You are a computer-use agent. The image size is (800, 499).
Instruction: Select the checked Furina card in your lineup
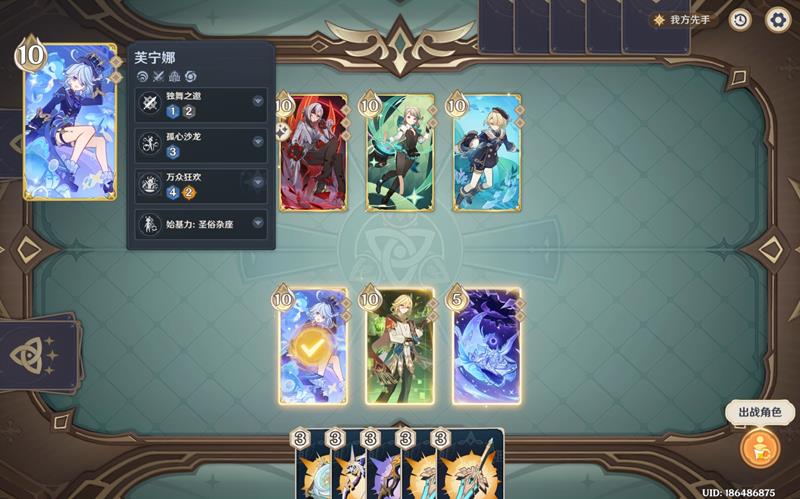pos(314,347)
